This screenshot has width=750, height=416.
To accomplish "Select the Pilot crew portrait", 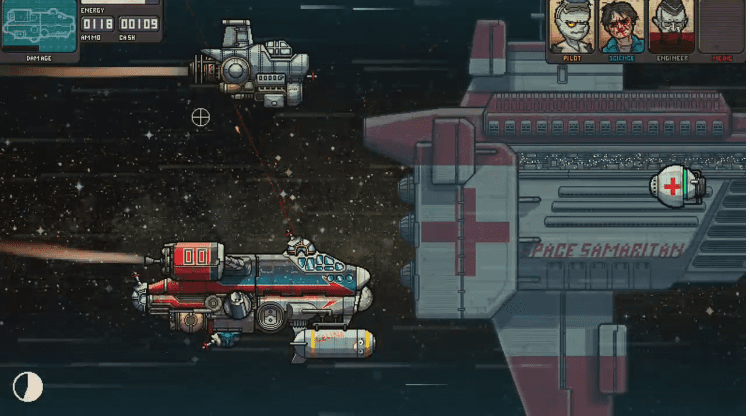I will pos(572,27).
